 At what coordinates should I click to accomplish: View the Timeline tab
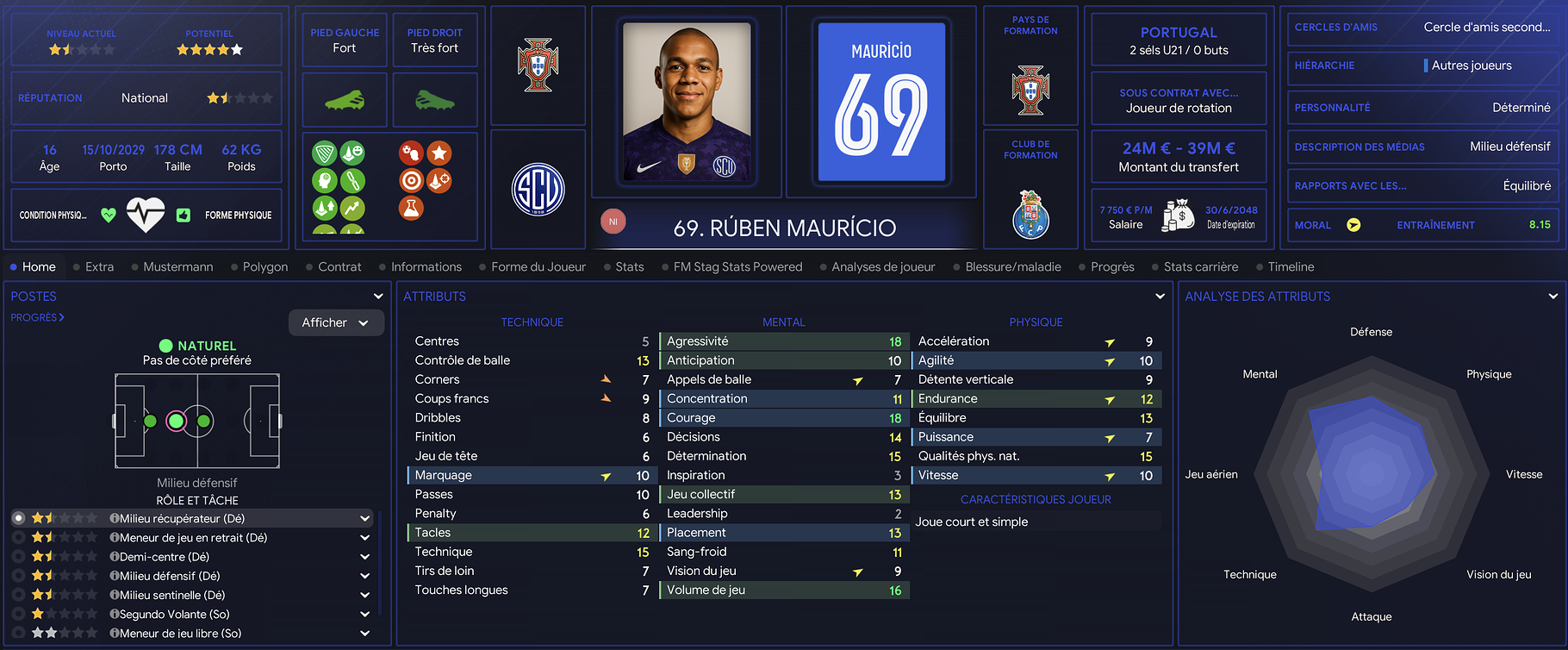pos(1291,267)
